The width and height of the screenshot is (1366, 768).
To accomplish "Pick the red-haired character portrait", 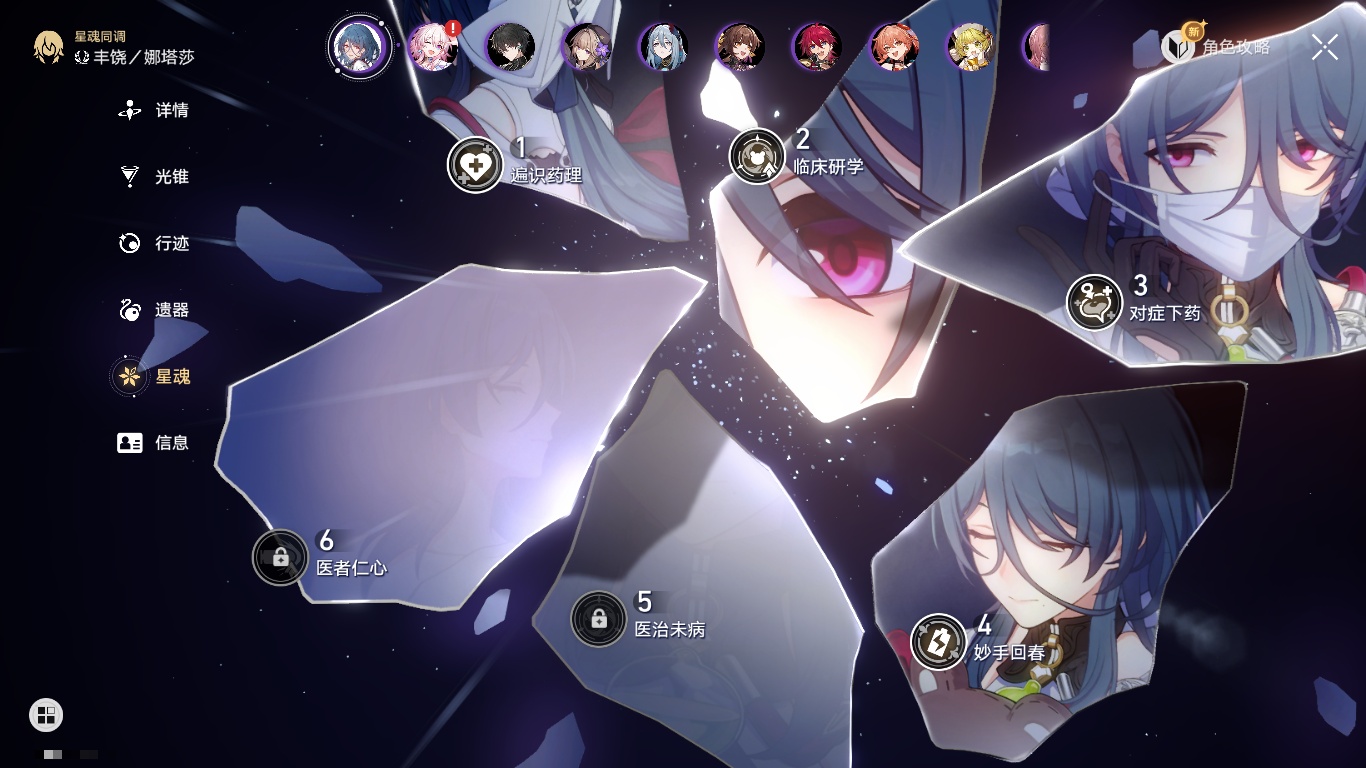I will (x=816, y=47).
